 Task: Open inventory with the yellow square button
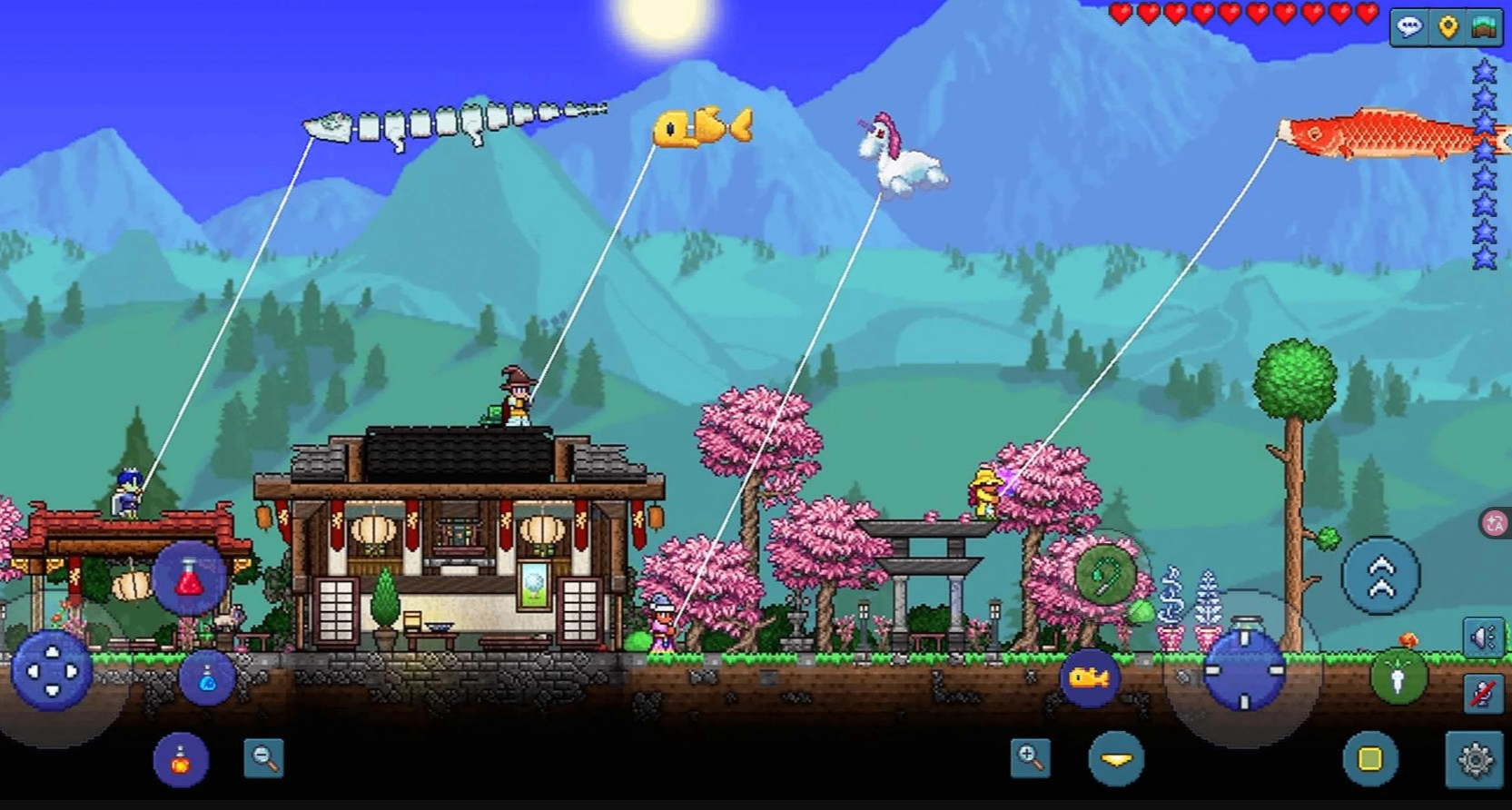point(1369,758)
